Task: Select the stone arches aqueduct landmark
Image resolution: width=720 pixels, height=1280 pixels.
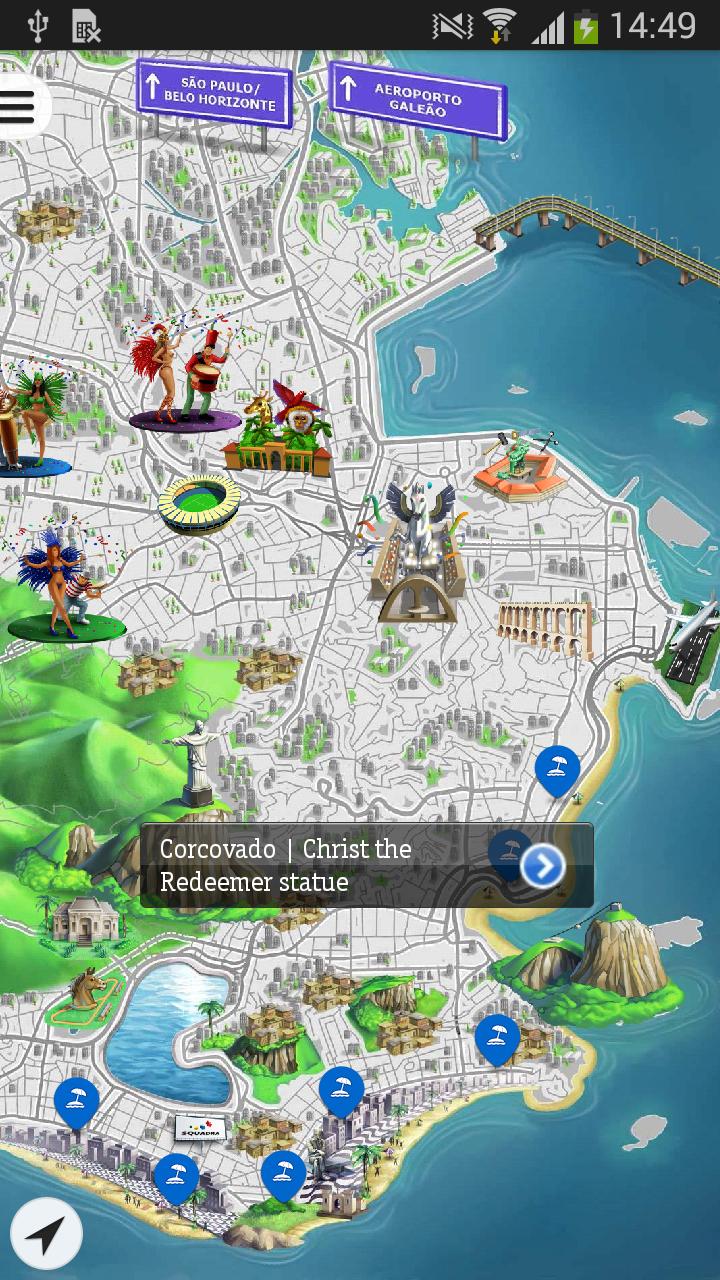Action: pos(545,625)
